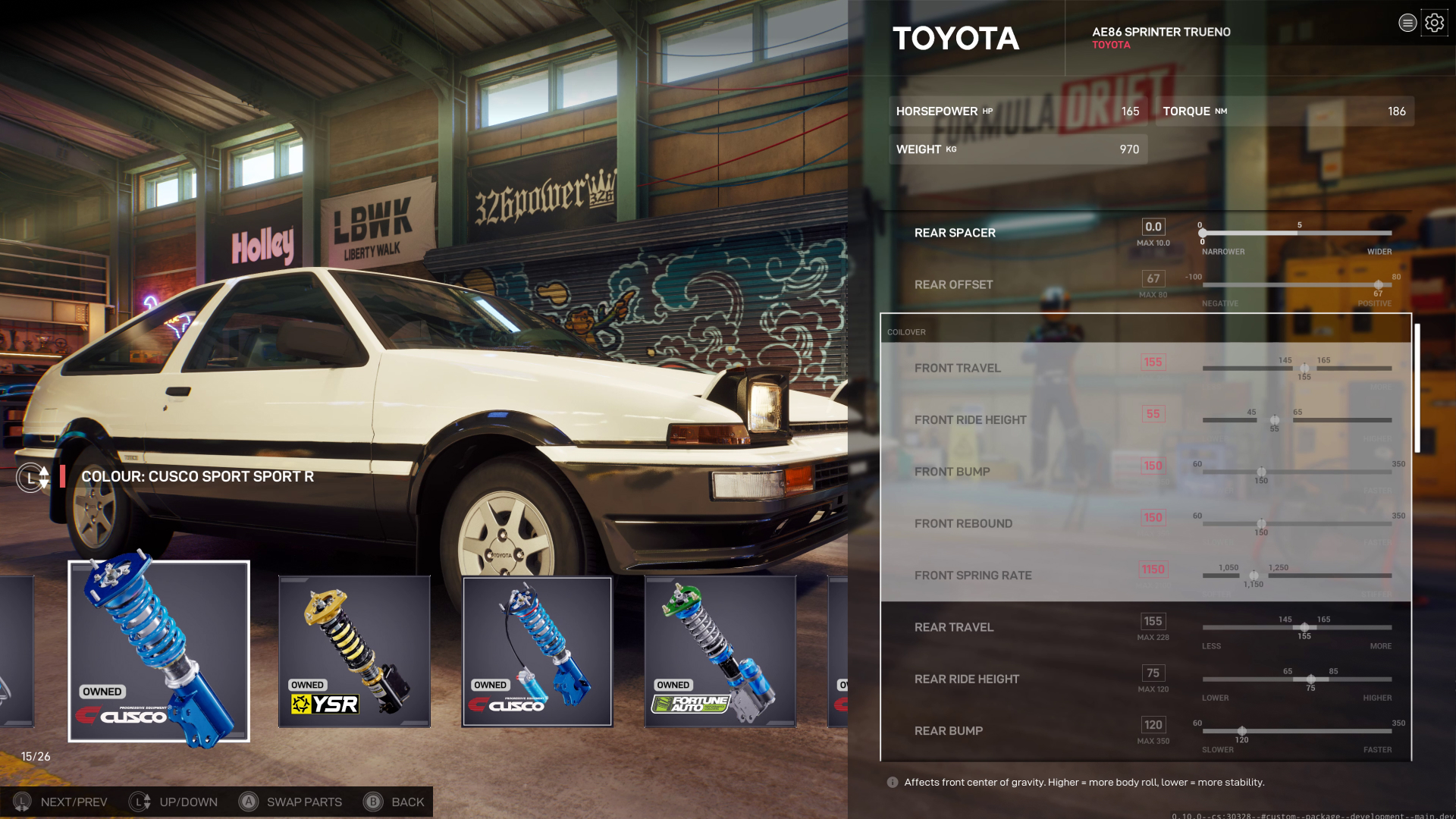This screenshot has width=1456, height=819.
Task: Modify the Front Rebound slider
Action: (1261, 523)
